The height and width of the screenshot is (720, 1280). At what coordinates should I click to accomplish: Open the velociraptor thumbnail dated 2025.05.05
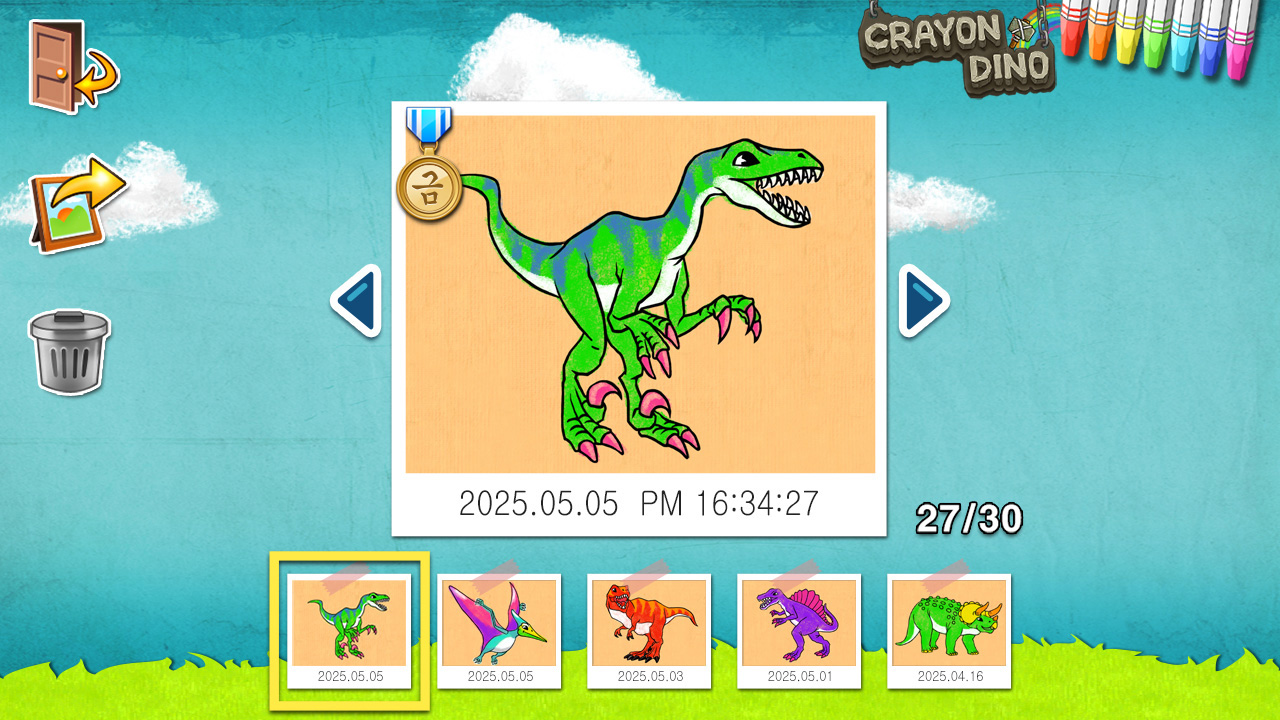349,625
